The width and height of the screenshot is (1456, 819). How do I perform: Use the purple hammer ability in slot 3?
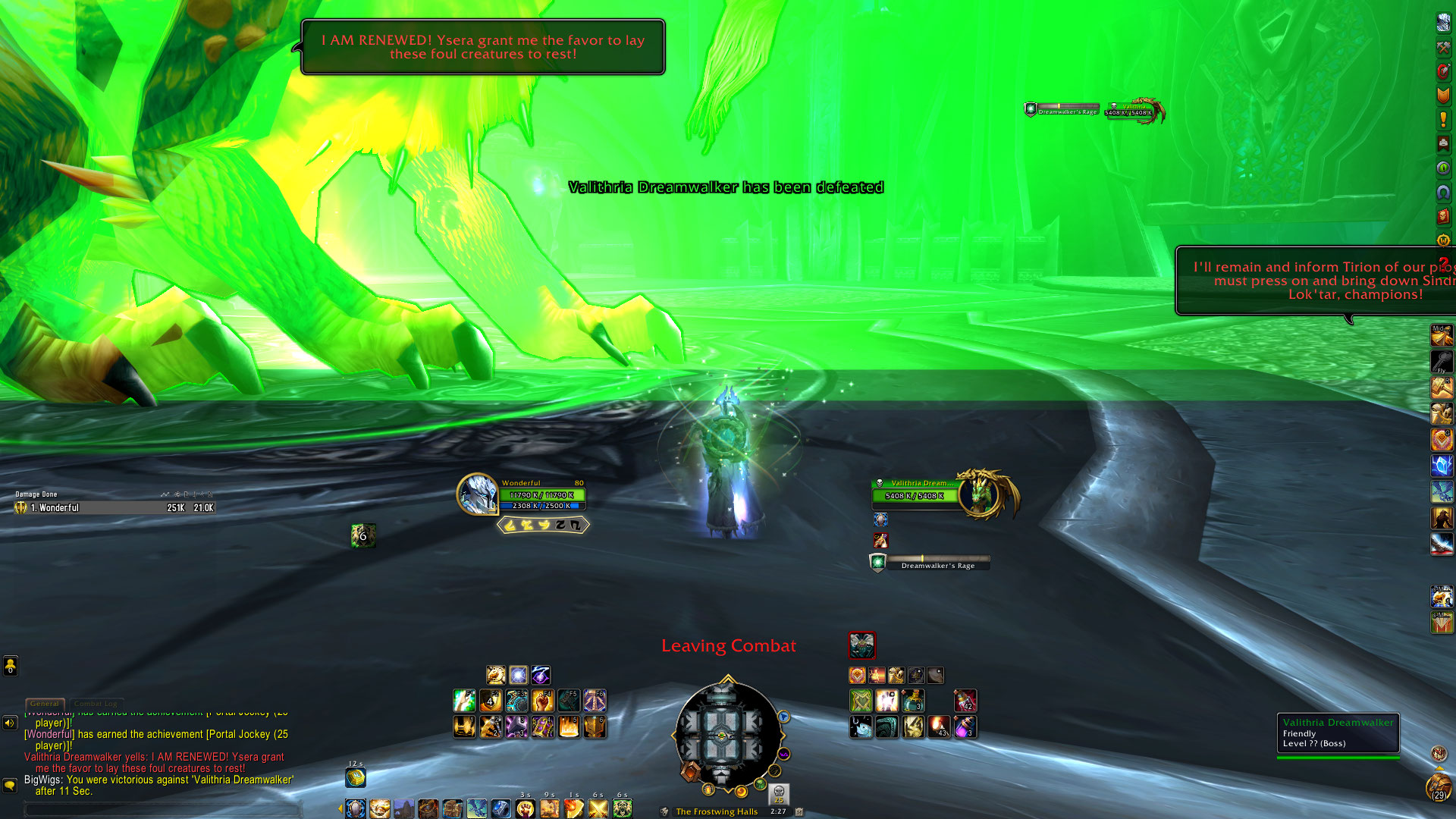point(517,727)
